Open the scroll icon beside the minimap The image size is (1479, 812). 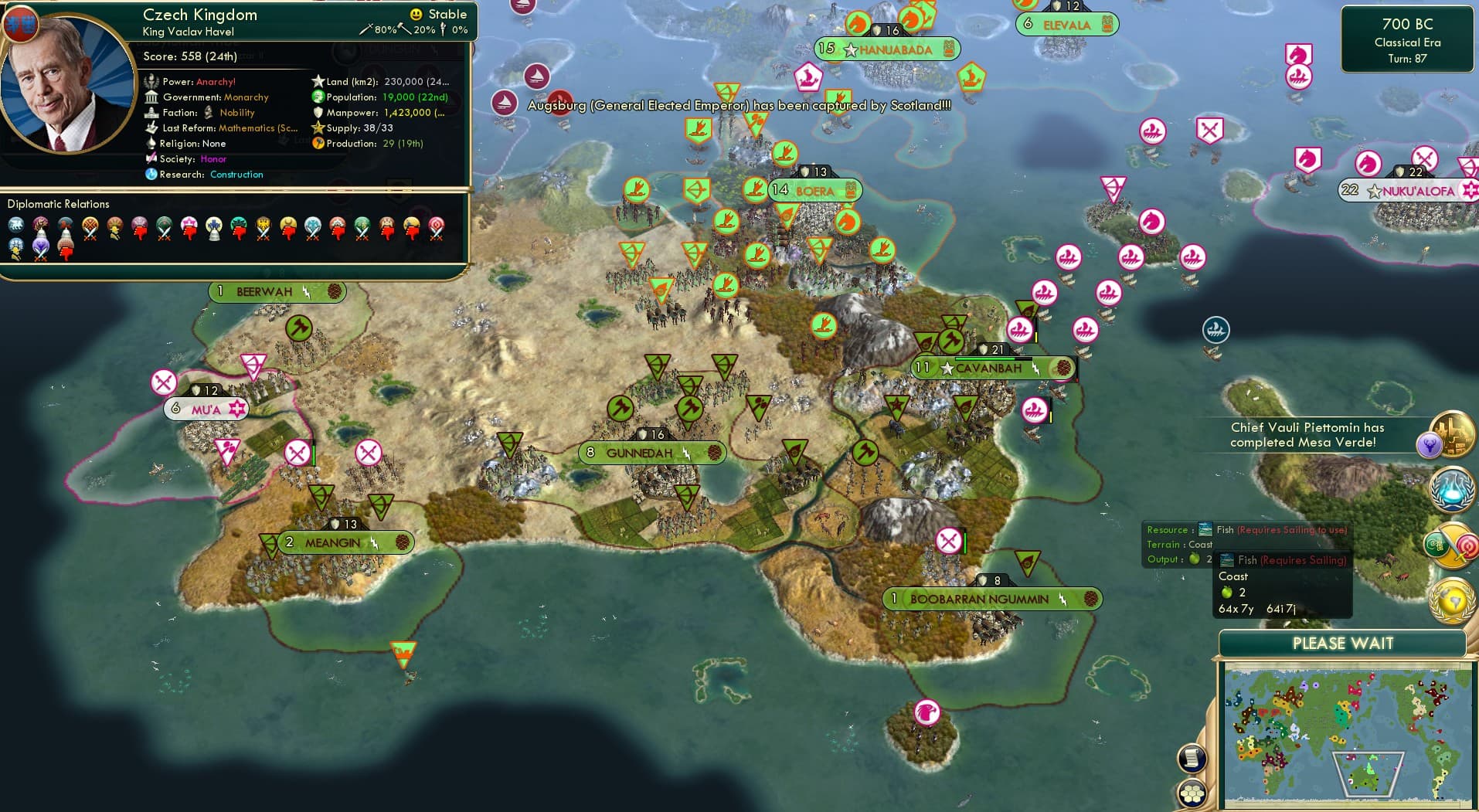tap(1192, 758)
